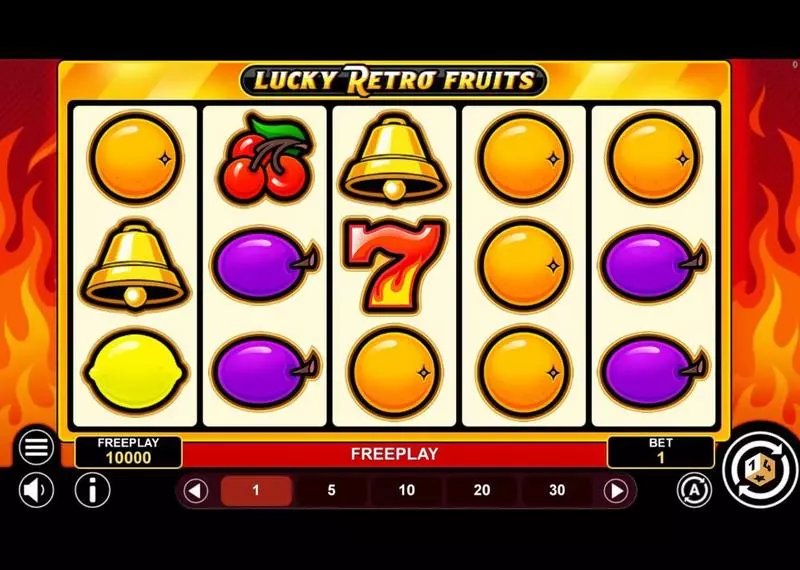The width and height of the screenshot is (800, 570).
Task: Select the bet value 1
Action: (x=256, y=491)
